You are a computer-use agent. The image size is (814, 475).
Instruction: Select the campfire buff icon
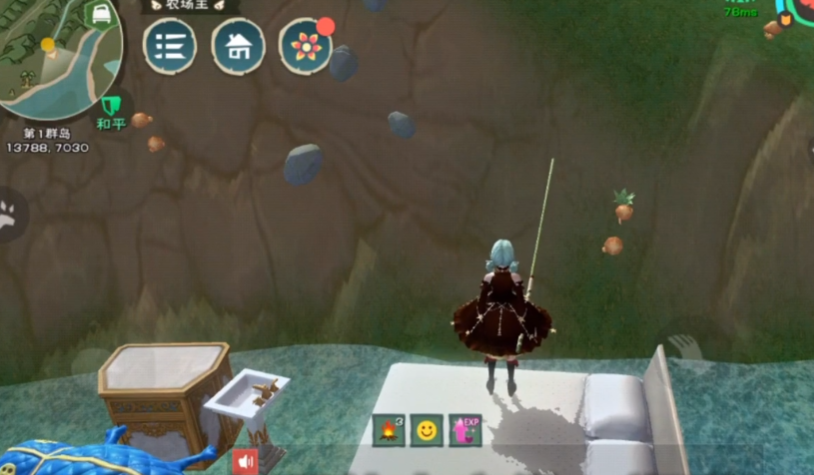click(388, 430)
